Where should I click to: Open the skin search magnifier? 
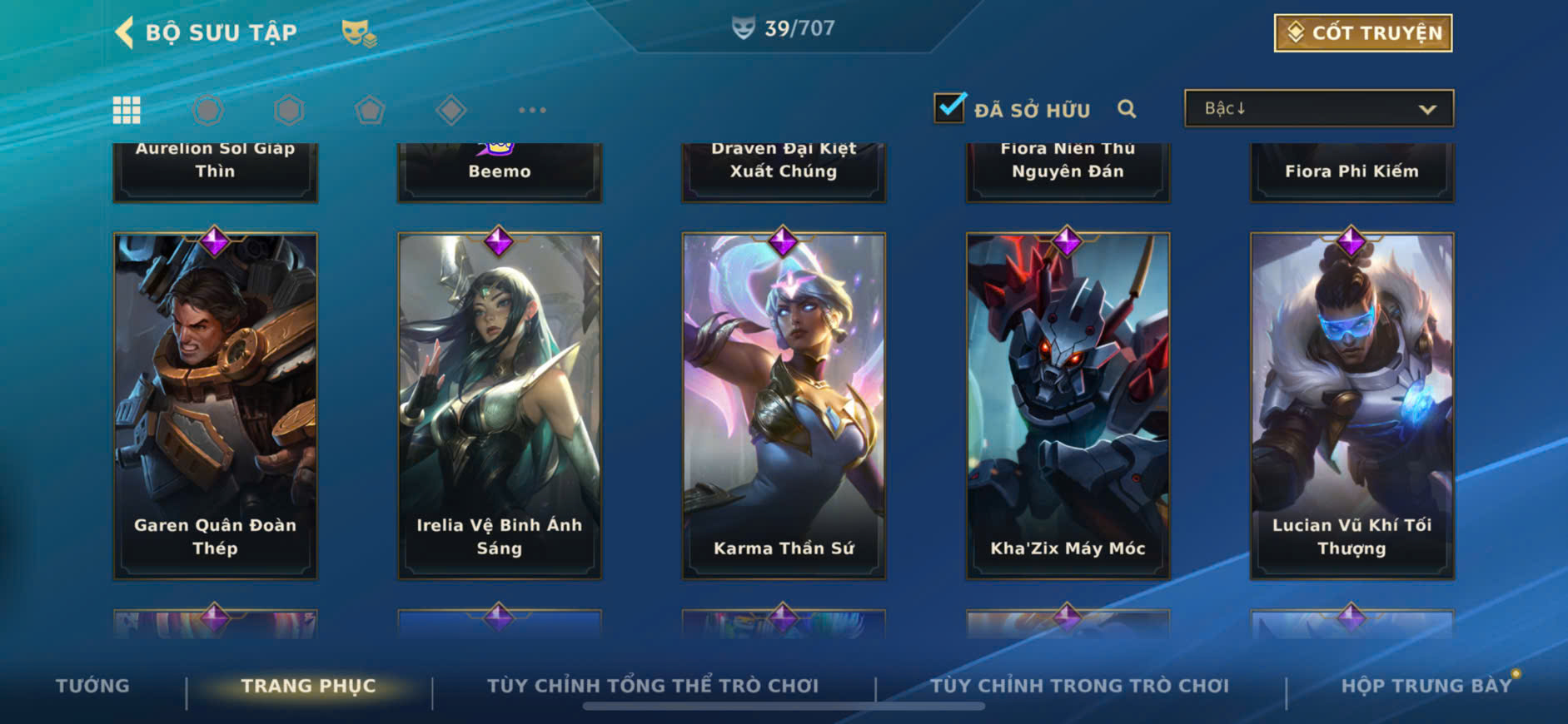click(1127, 109)
